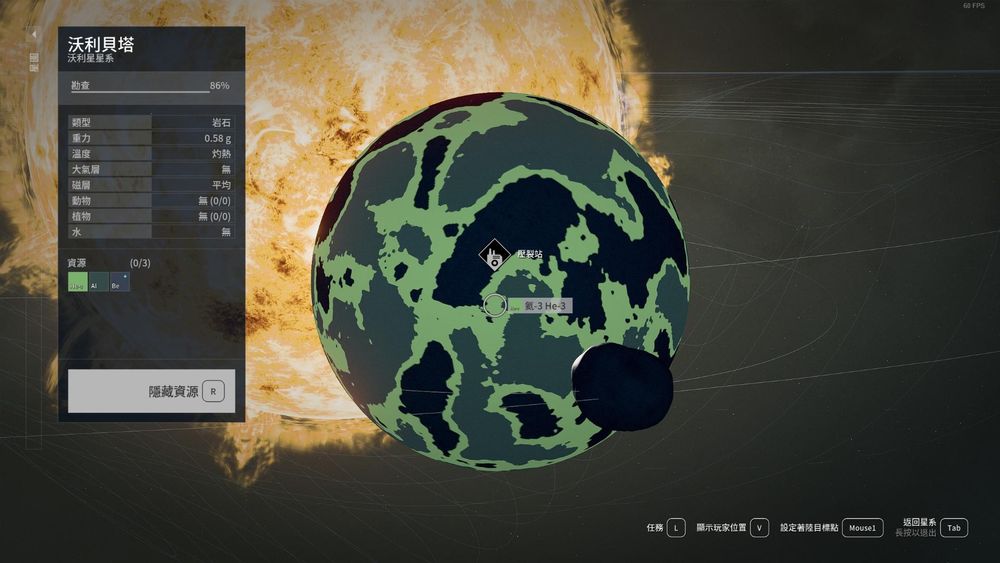Select the 壓裂站 factory landing marker
The width and height of the screenshot is (1000, 563).
(493, 256)
